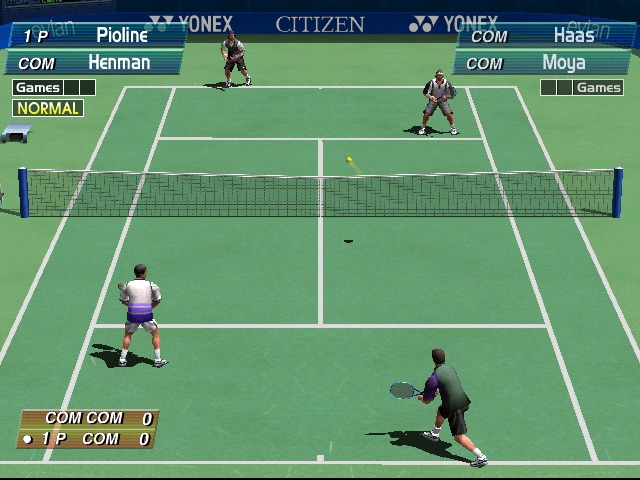640x480 pixels.
Task: Click the Haas opponent name panel
Action: (545, 36)
